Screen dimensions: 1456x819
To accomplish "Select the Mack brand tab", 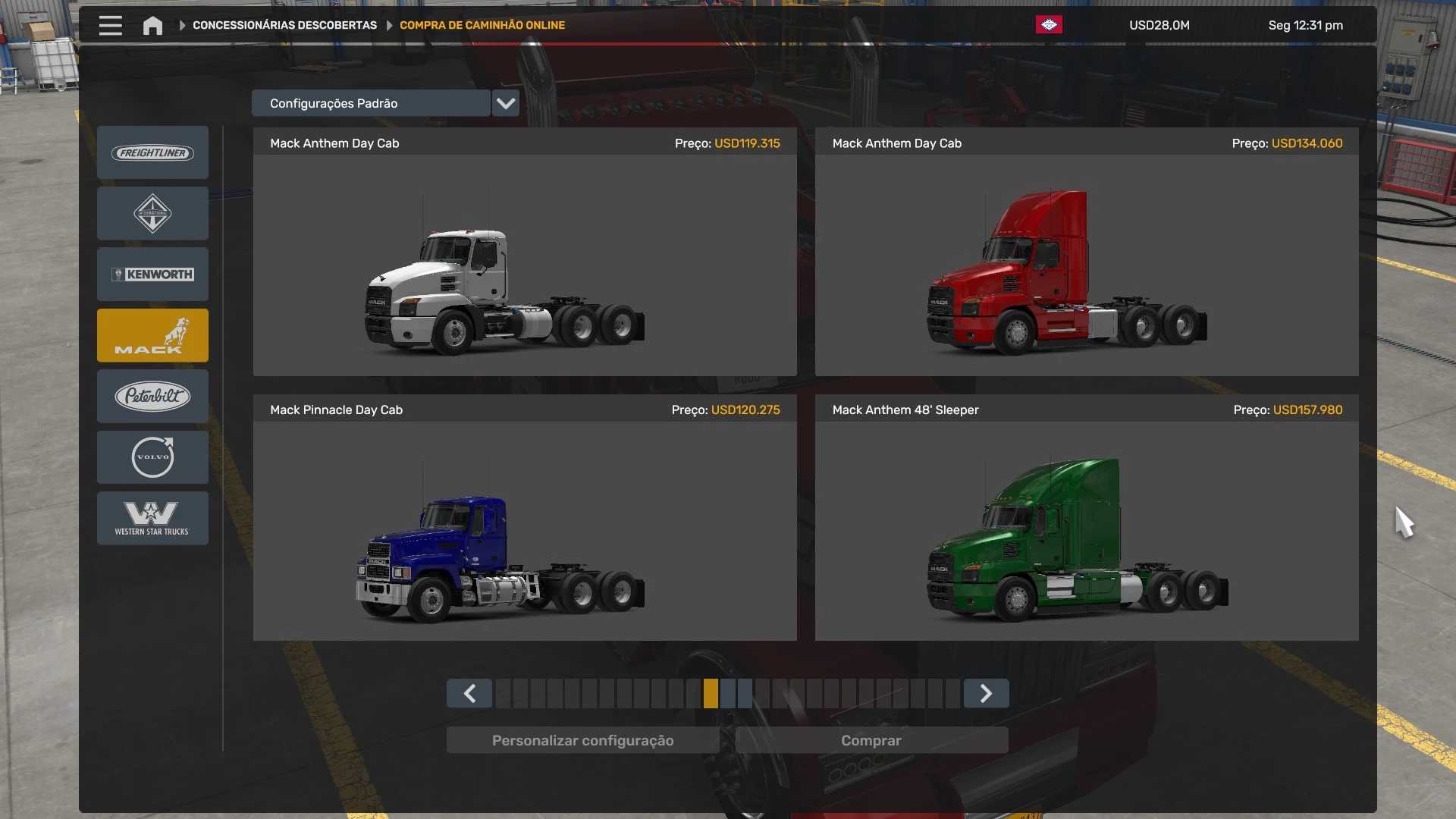I will tap(152, 335).
